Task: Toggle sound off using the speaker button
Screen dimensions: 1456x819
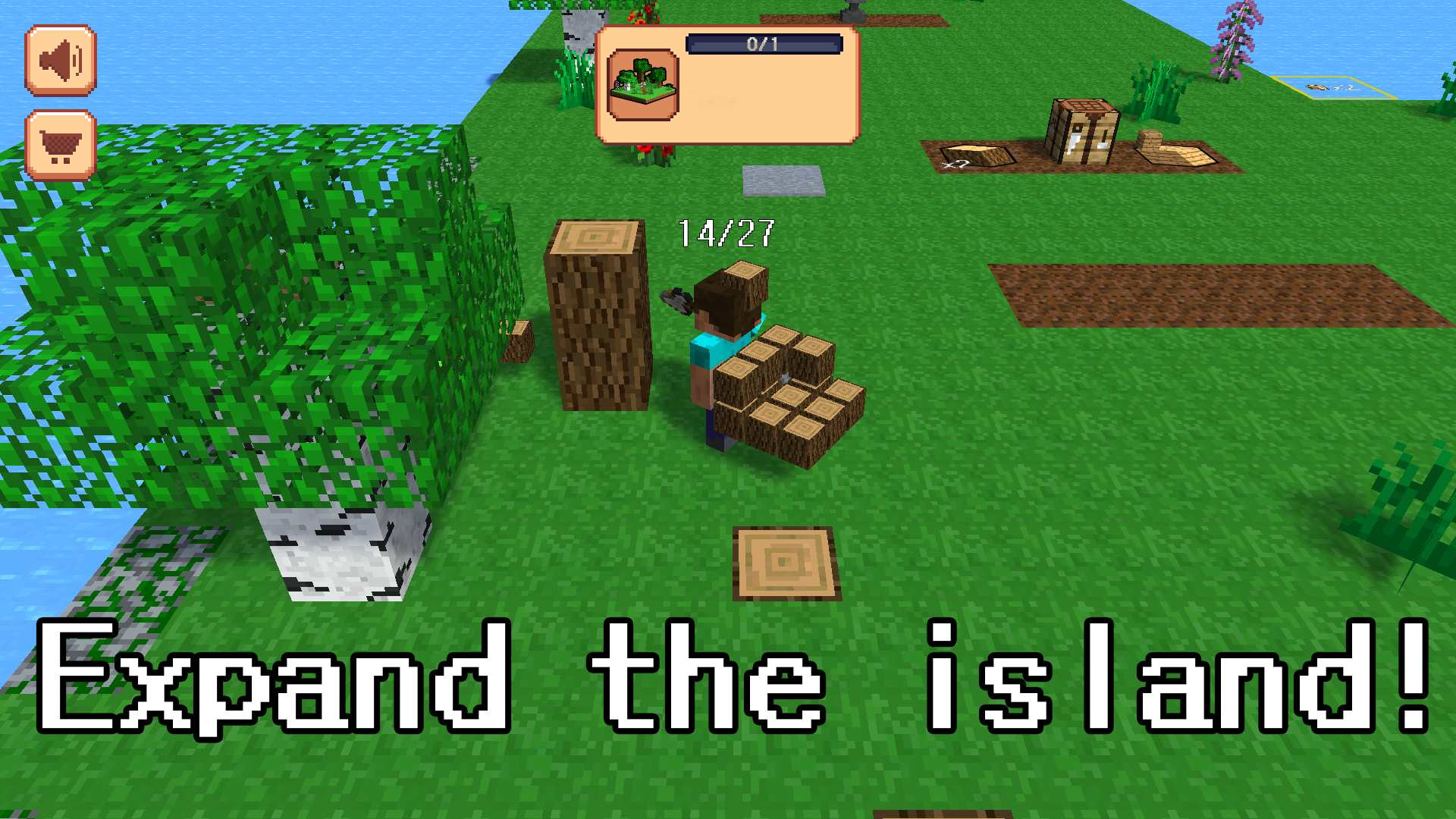Action: [59, 61]
